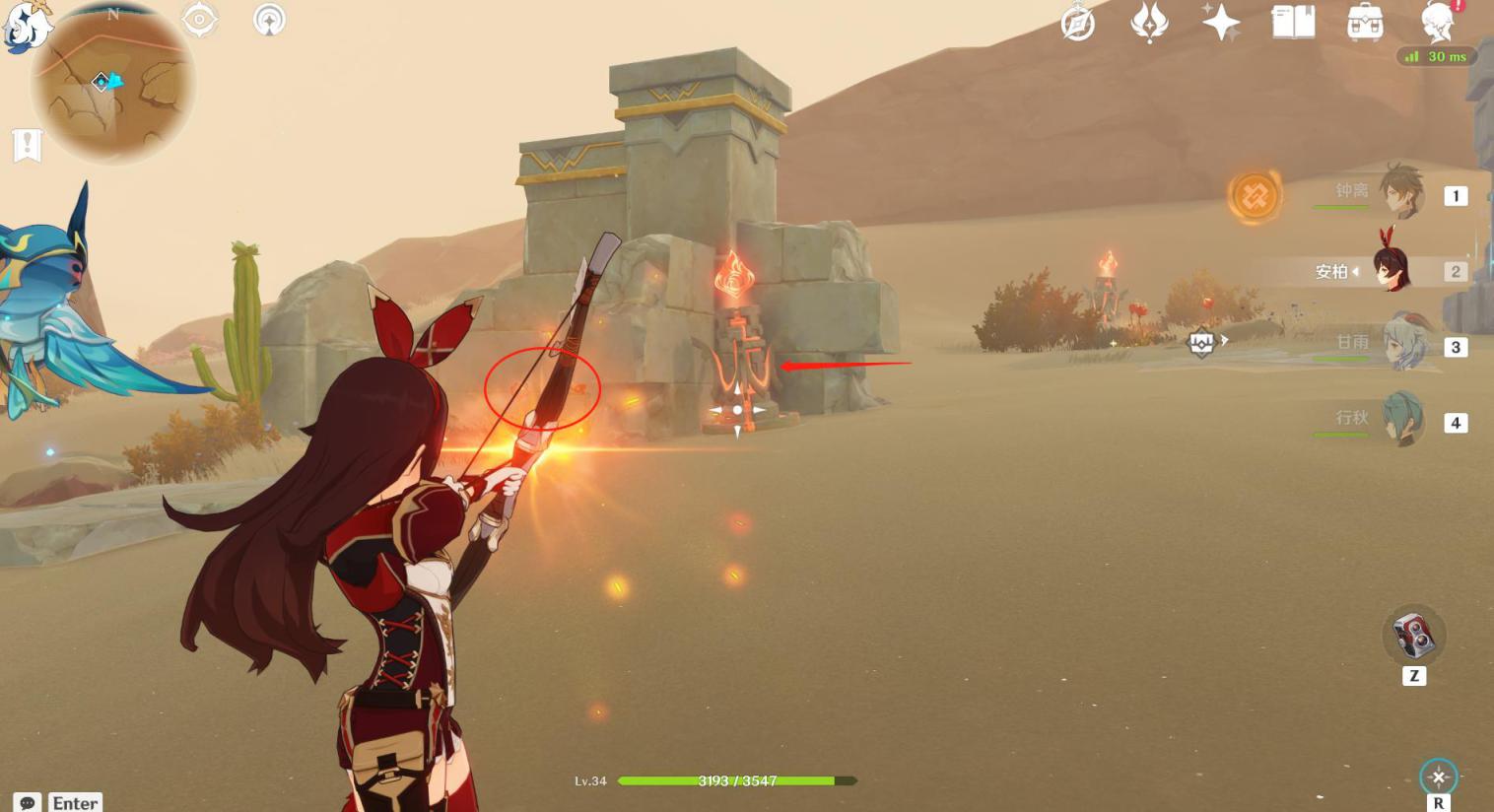
Task: Open the backpack inventory
Action: 1365,23
